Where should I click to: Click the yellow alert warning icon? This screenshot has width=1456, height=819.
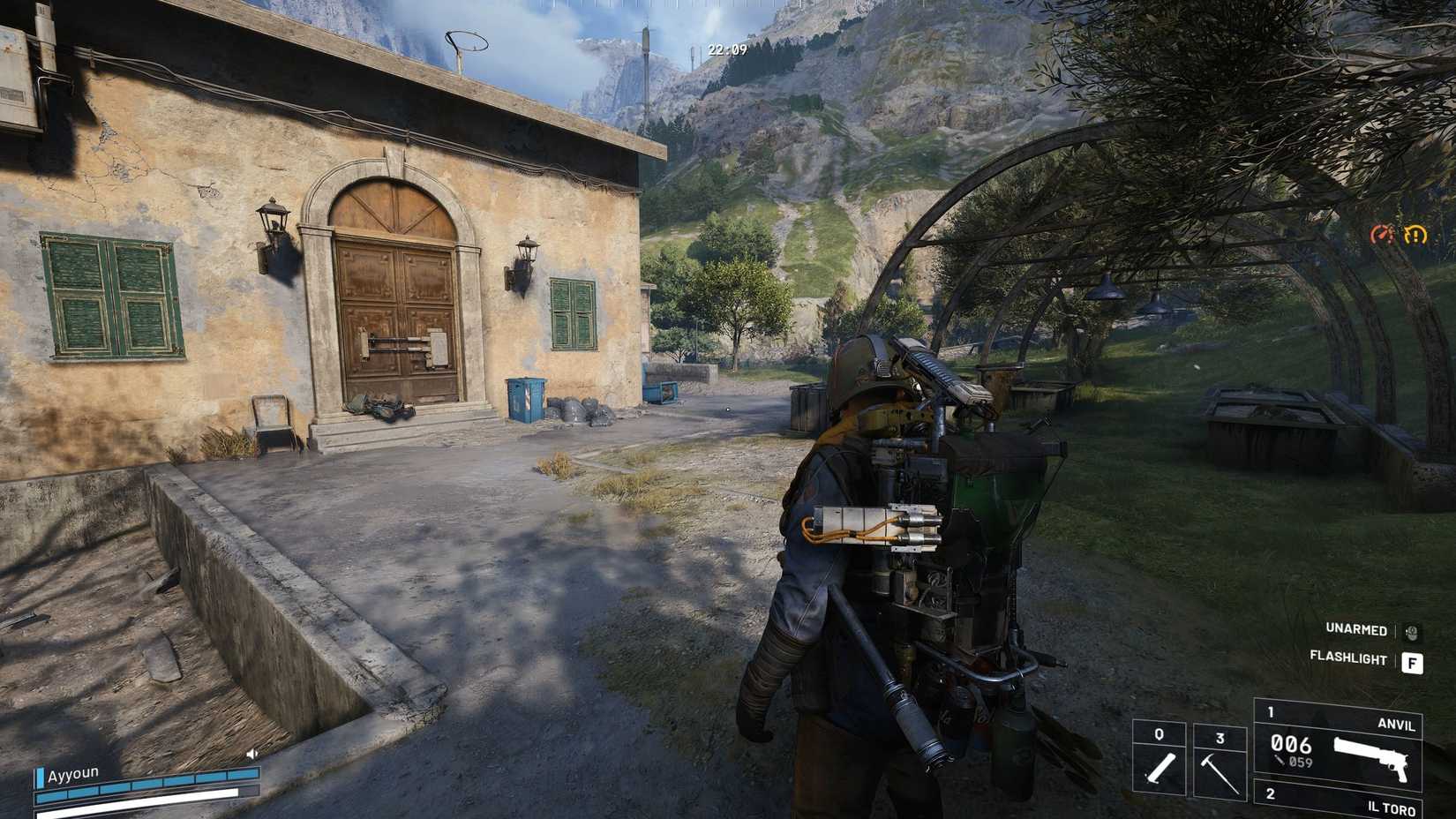pos(1415,236)
